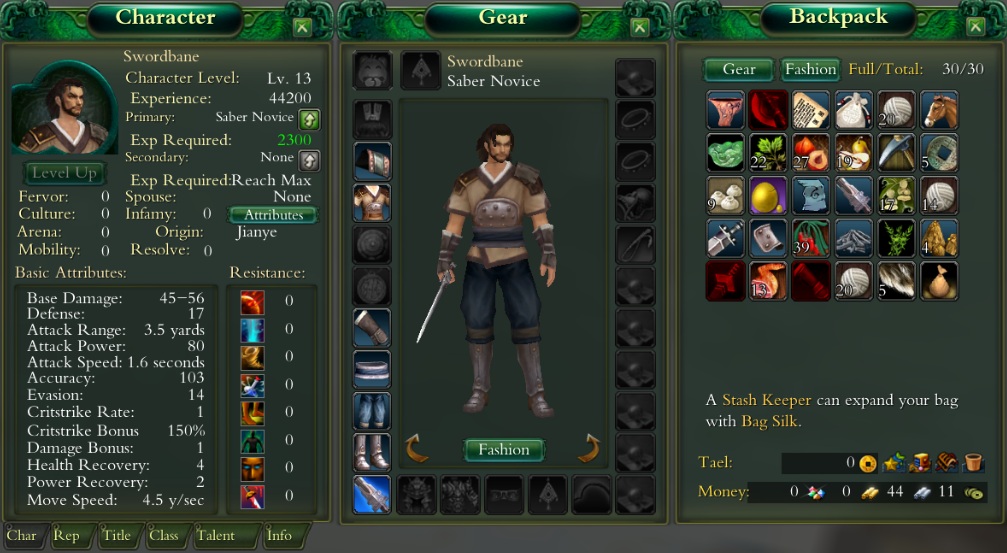Show the Talent tab
This screenshot has height=553, width=1007.
coord(215,535)
